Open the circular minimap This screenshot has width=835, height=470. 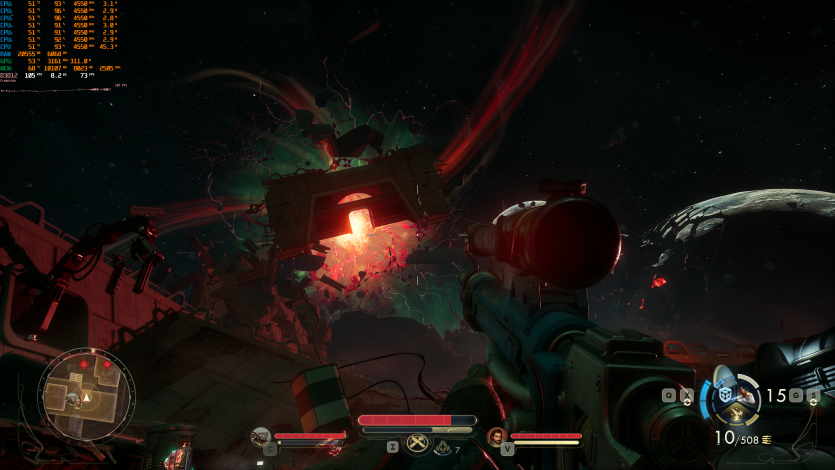click(x=86, y=394)
